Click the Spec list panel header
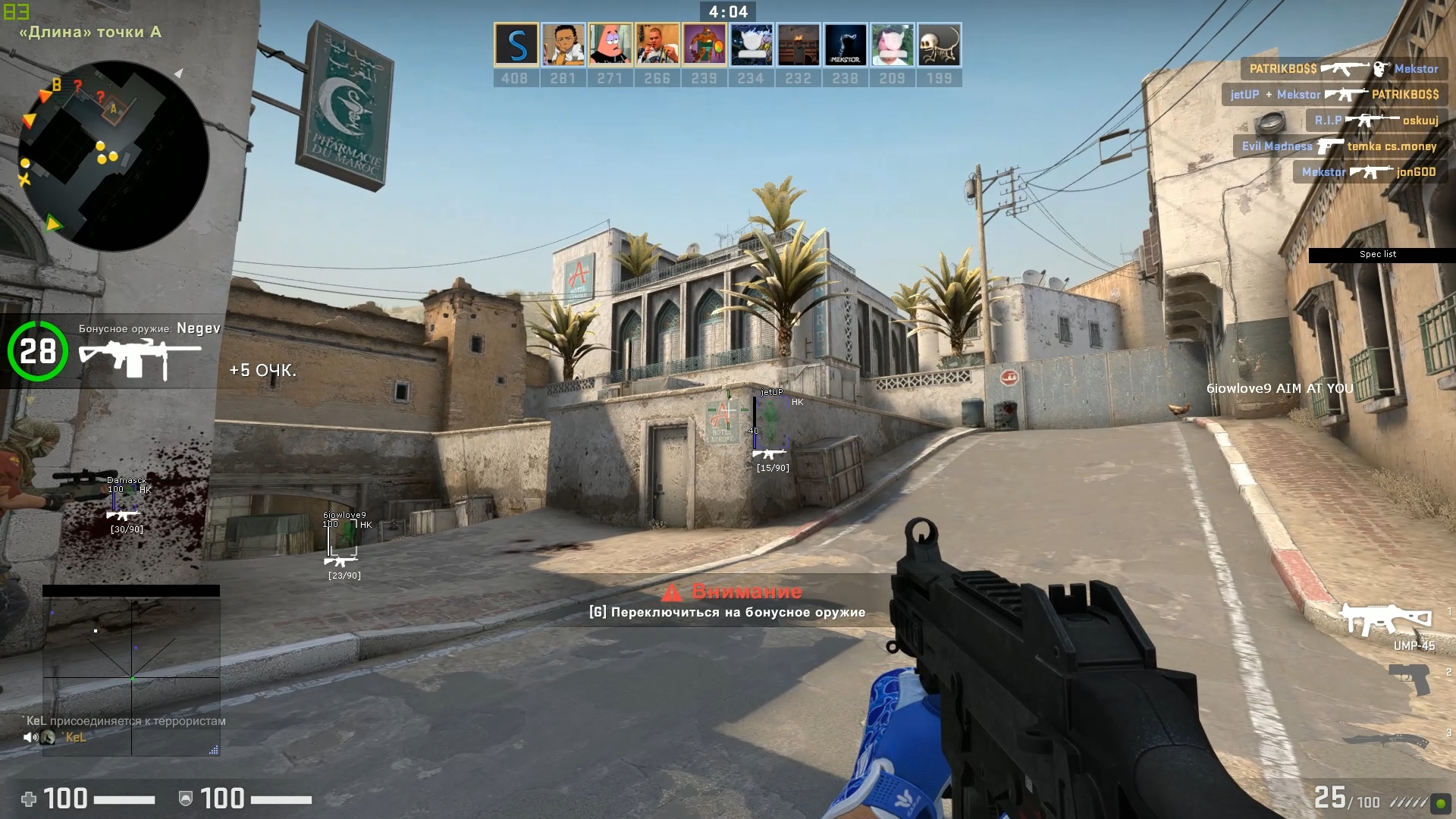Viewport: 1456px width, 819px height. [1378, 255]
